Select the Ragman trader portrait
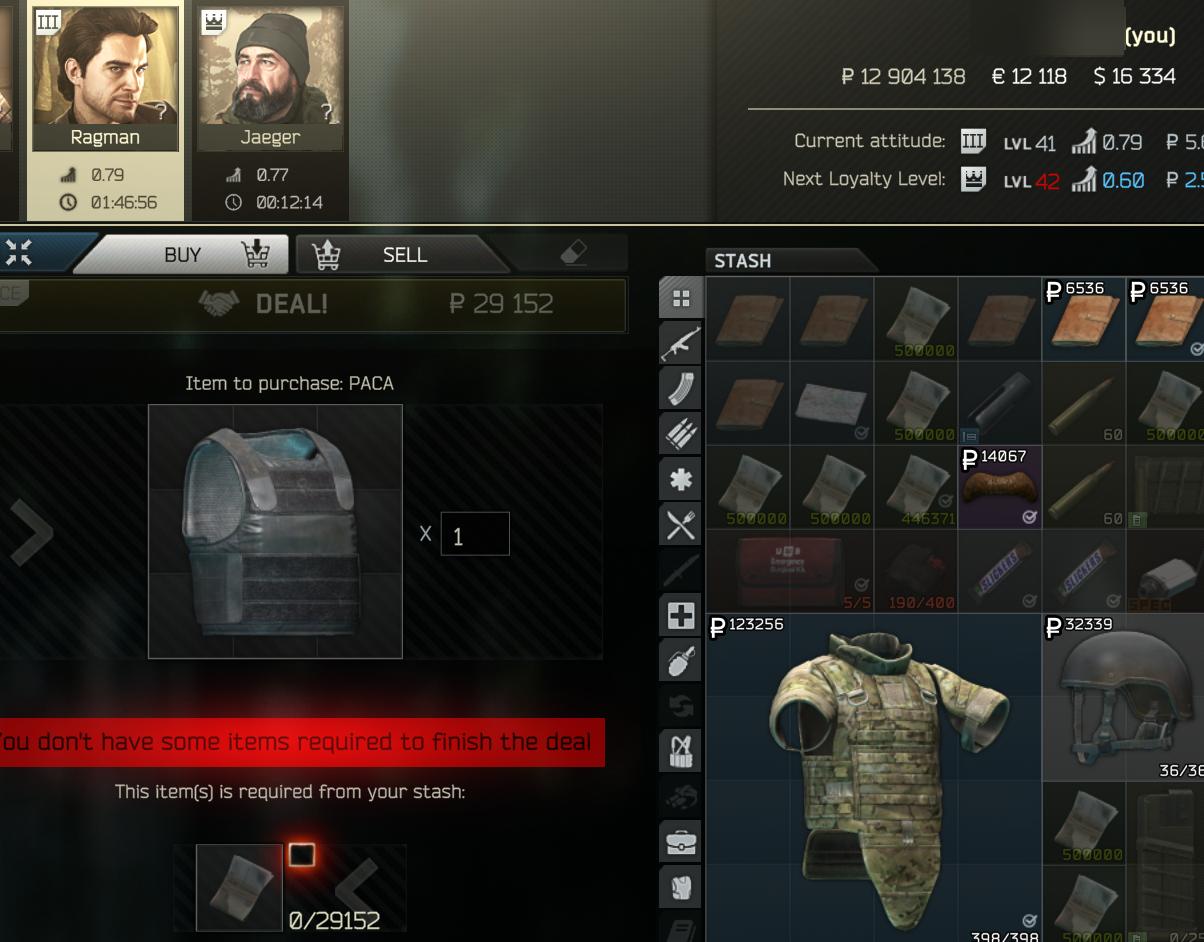This screenshot has width=1204, height=942. click(105, 77)
